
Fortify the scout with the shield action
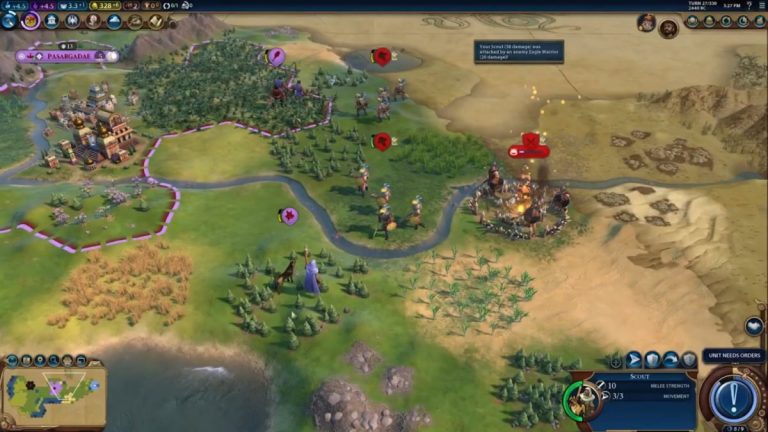(x=652, y=358)
